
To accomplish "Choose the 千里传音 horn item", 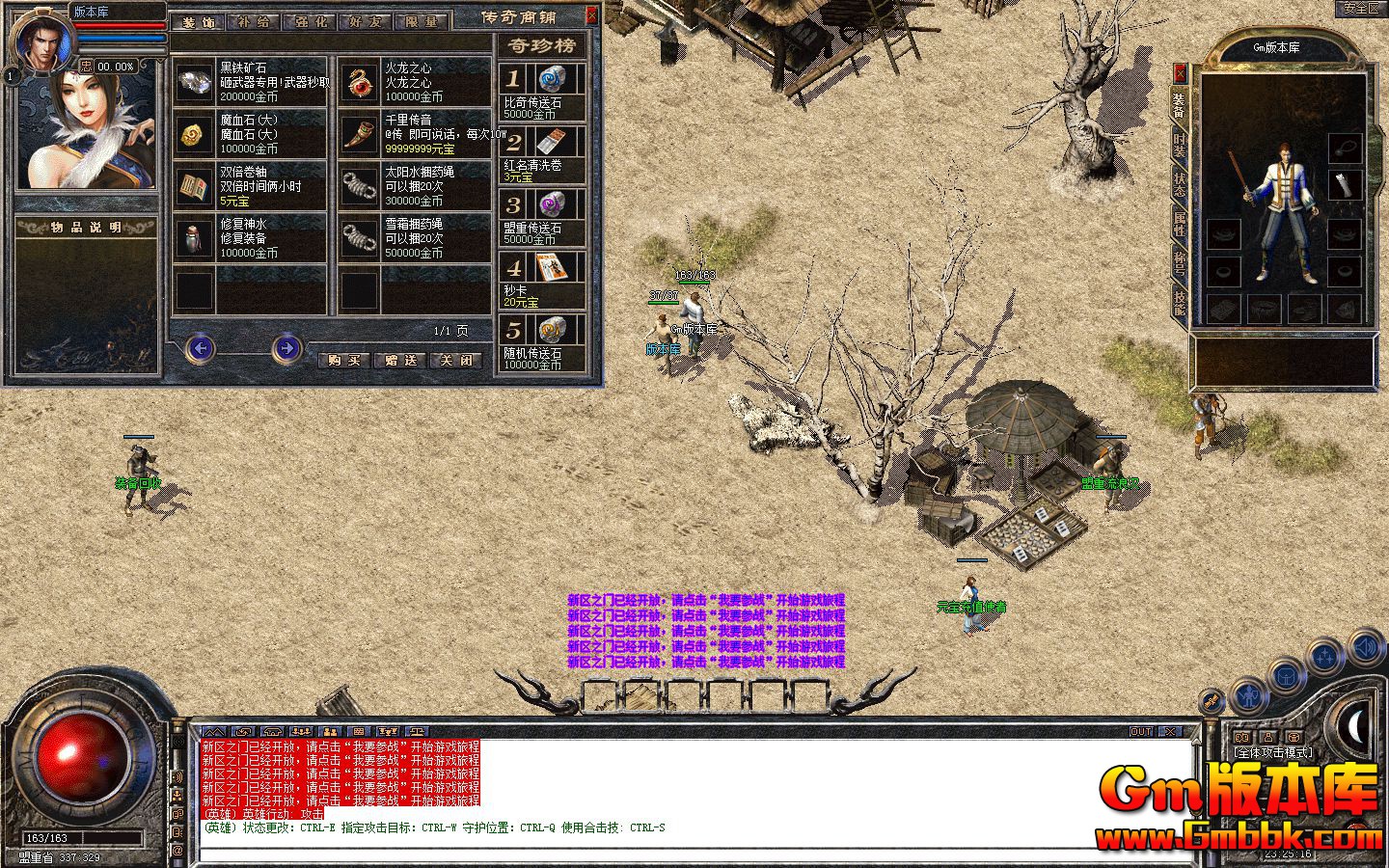I will tap(416, 134).
